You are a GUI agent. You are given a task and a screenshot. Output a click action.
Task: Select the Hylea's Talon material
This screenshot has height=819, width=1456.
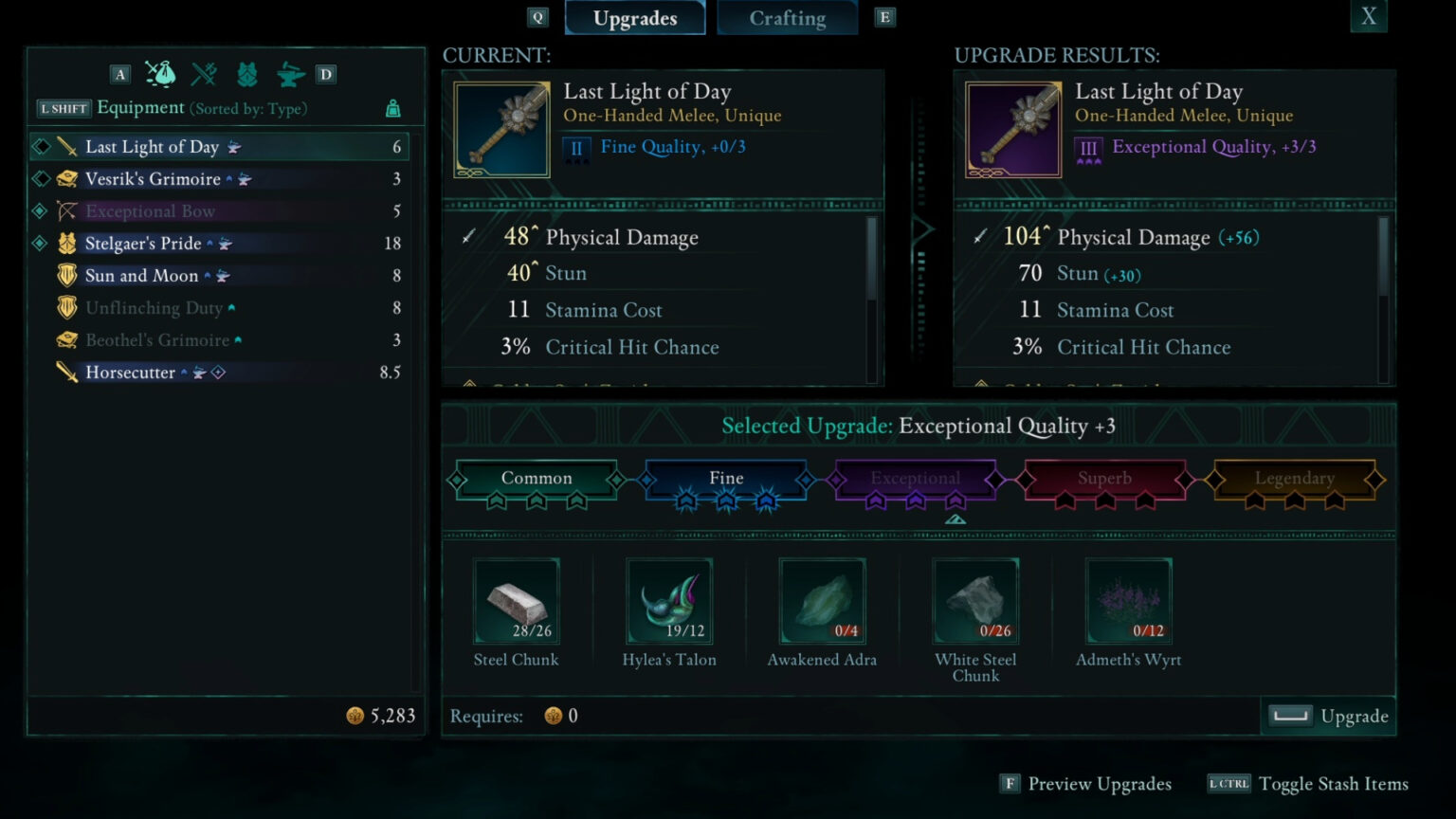669,601
